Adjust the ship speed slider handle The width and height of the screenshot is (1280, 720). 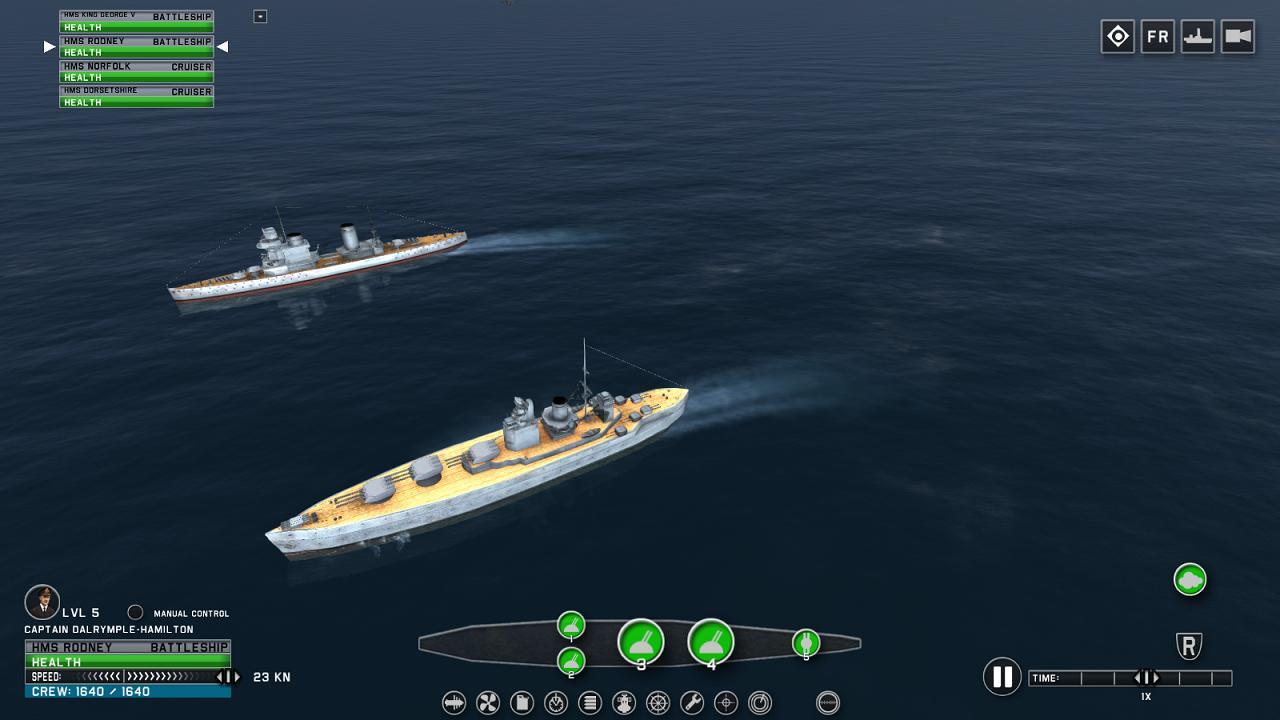[x=227, y=677]
